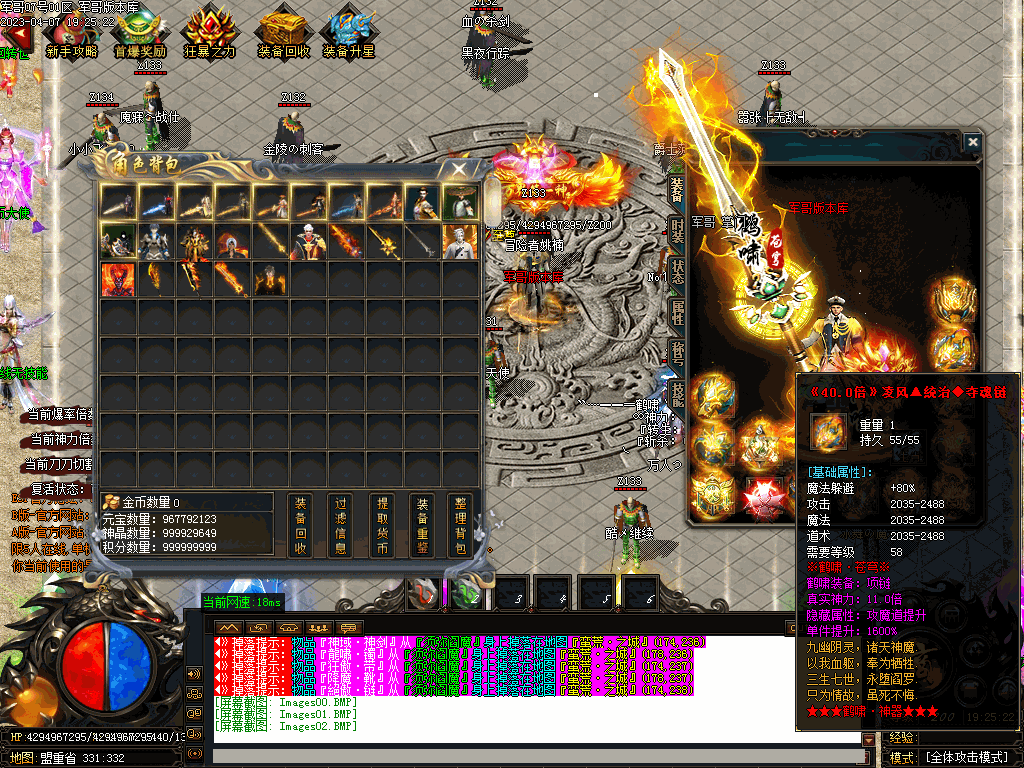Click the 过滤信息 filter info button

(x=341, y=525)
